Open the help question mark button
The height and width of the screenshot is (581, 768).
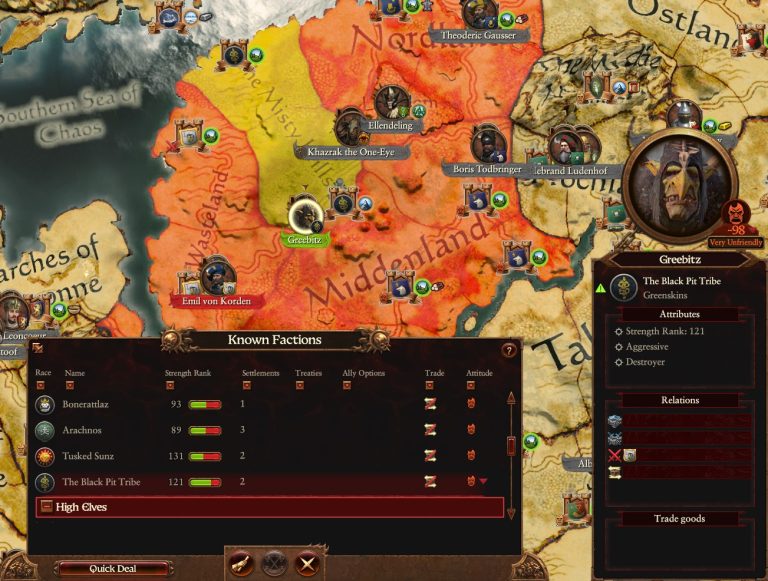(508, 350)
